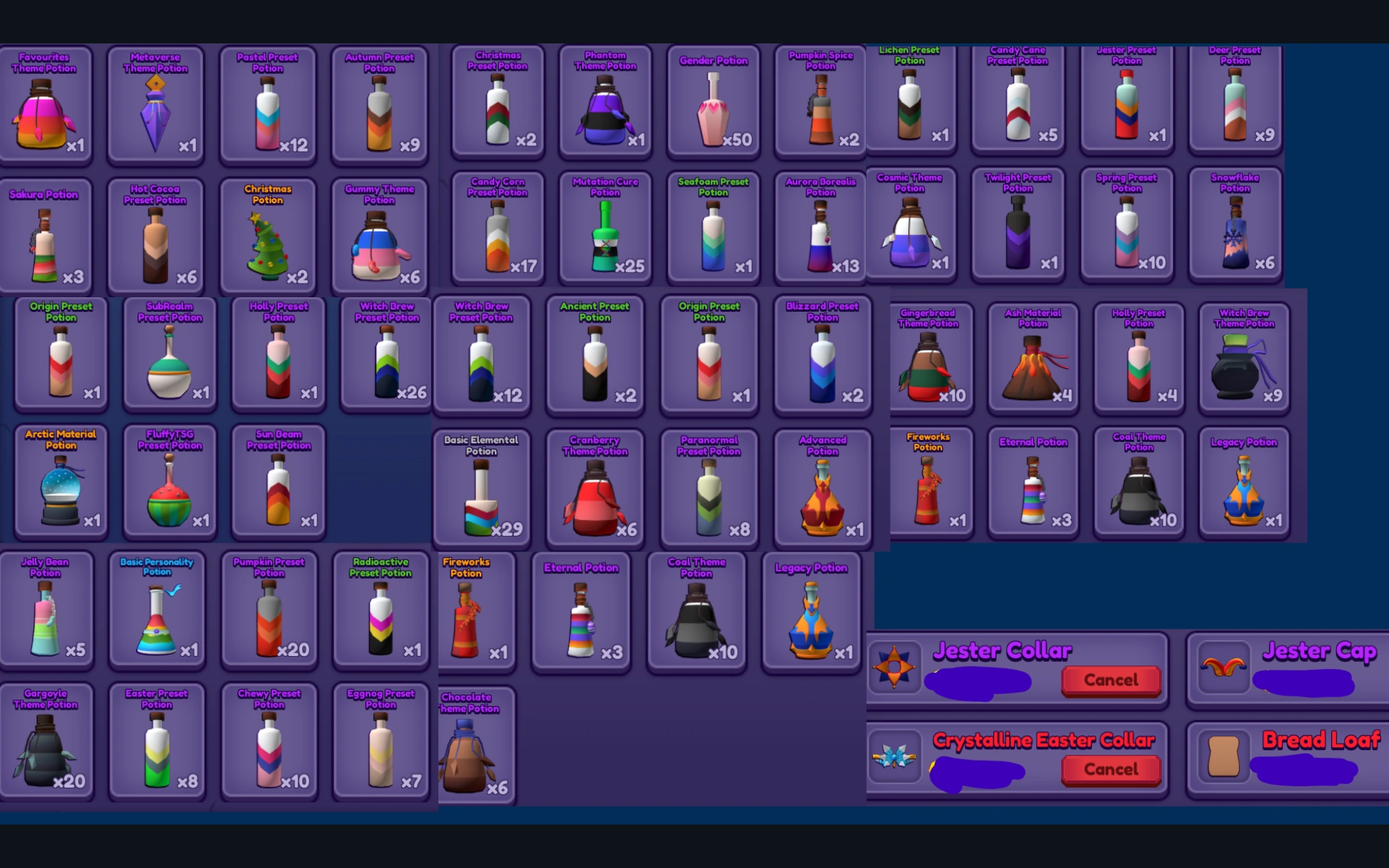Cancel the Crystalline Easter Collar trade
1389x868 pixels.
coord(1111,770)
